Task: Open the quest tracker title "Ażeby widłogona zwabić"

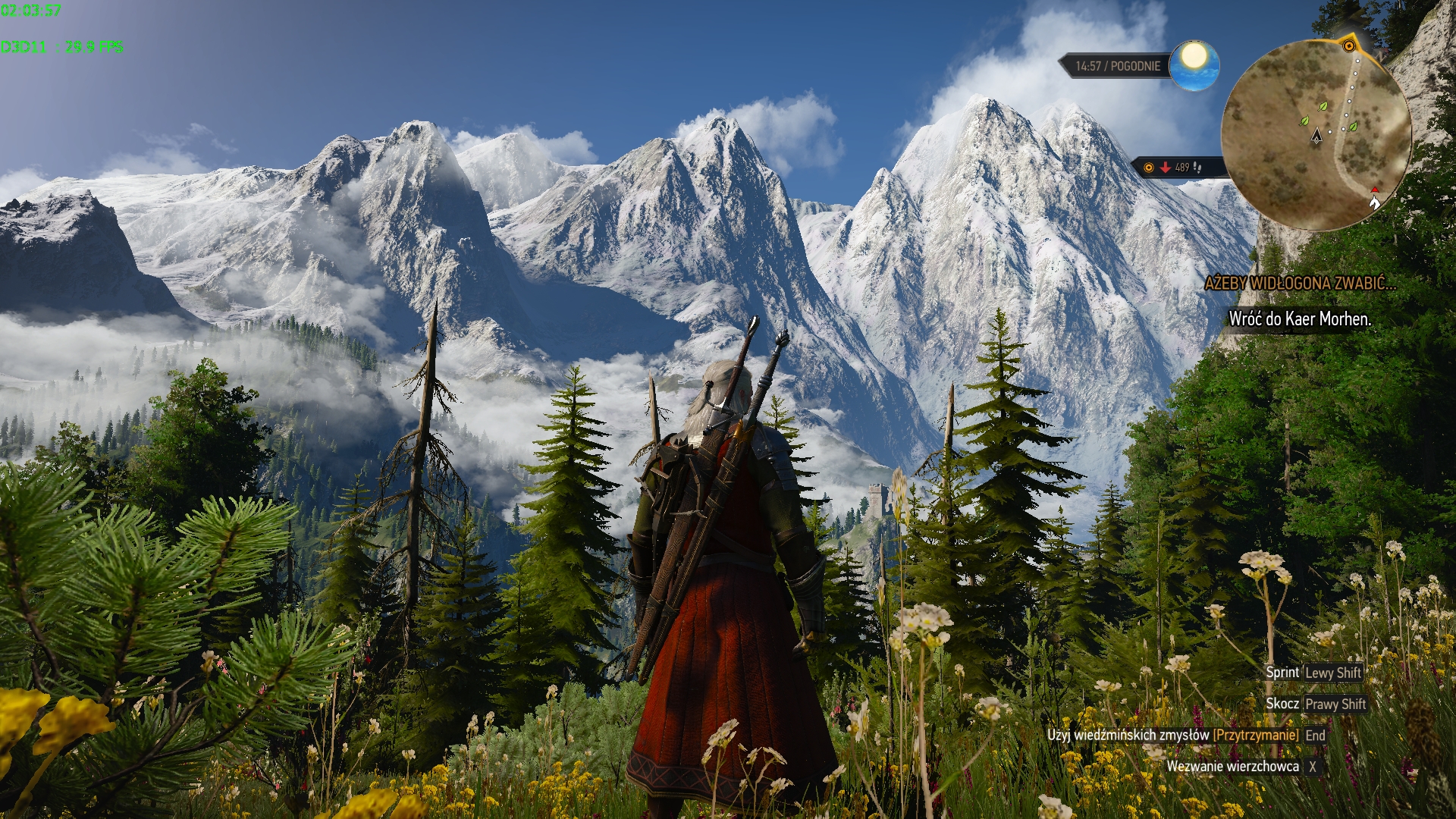Action: pyautogui.click(x=1300, y=284)
